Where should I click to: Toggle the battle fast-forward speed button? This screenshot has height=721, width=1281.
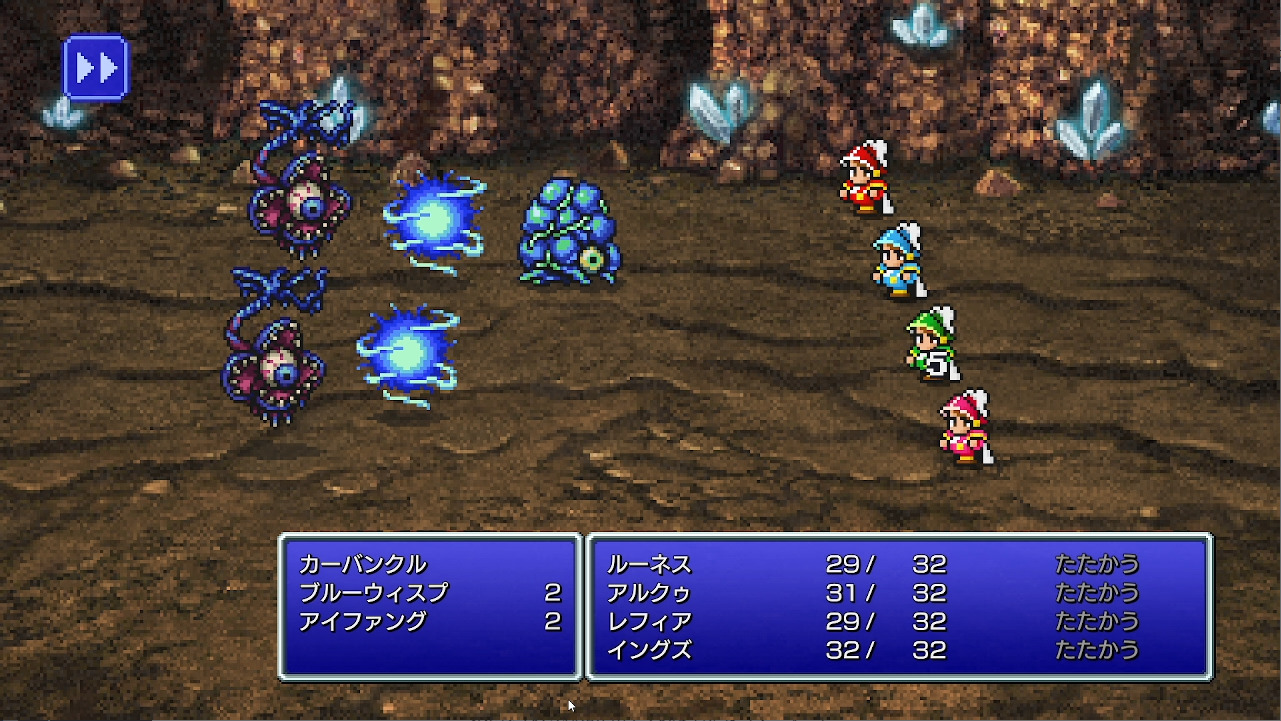tap(95, 67)
